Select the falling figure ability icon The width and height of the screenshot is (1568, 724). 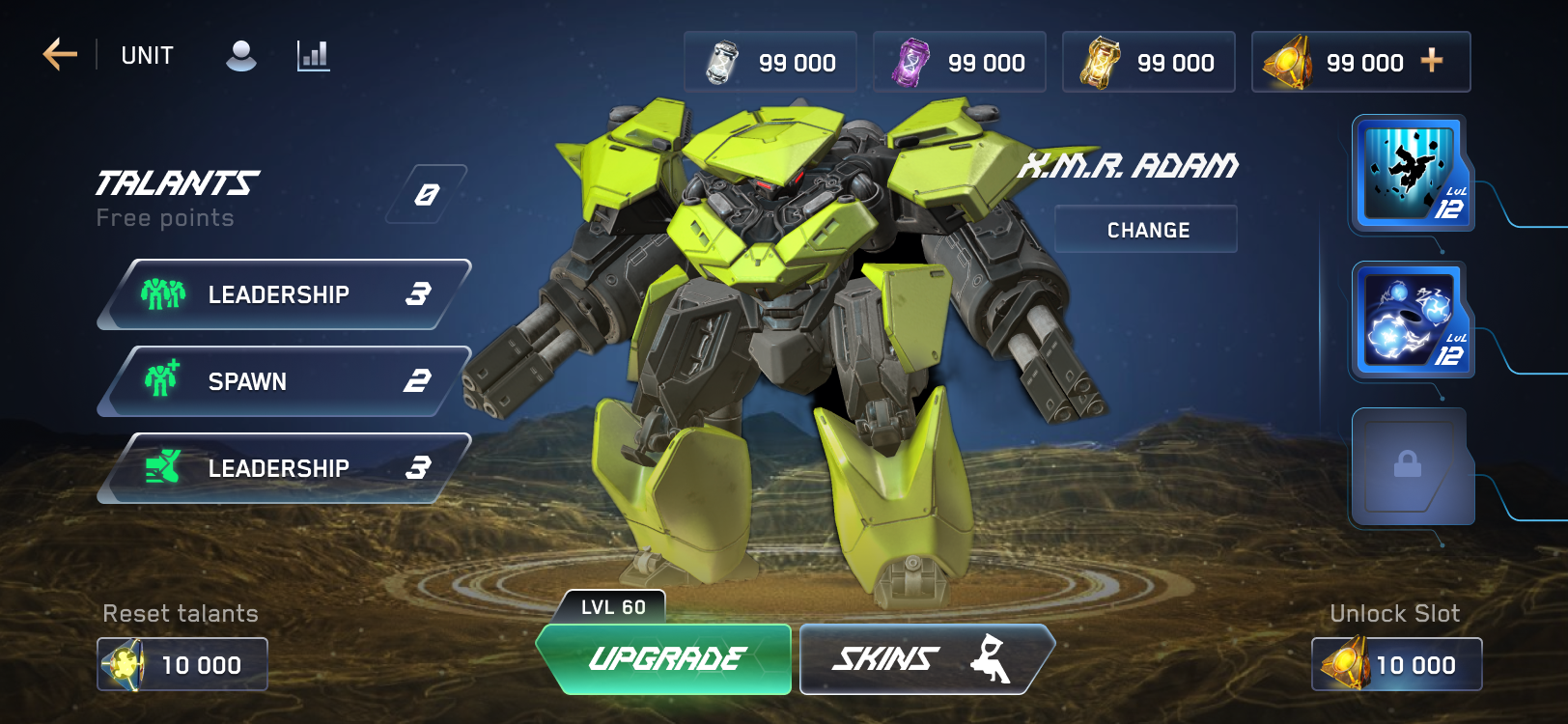pyautogui.click(x=1410, y=174)
